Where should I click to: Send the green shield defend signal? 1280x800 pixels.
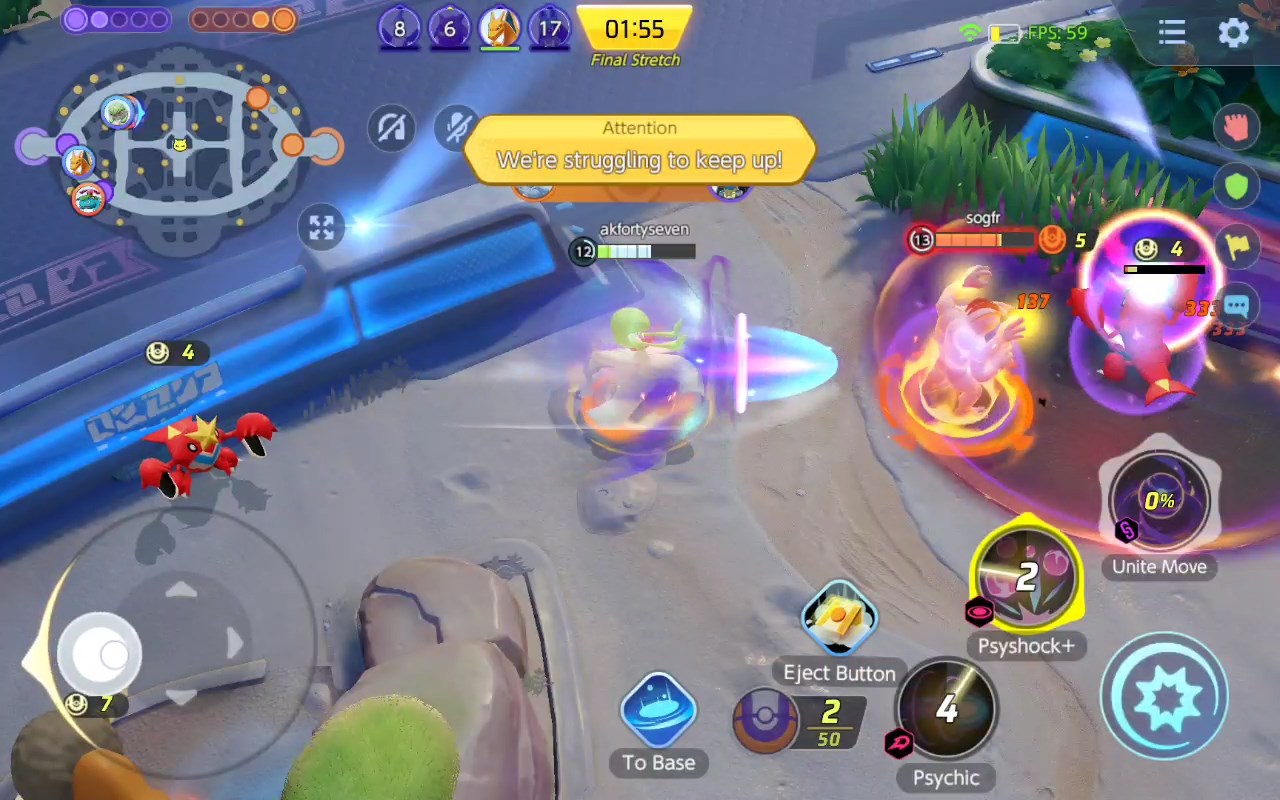[1236, 187]
